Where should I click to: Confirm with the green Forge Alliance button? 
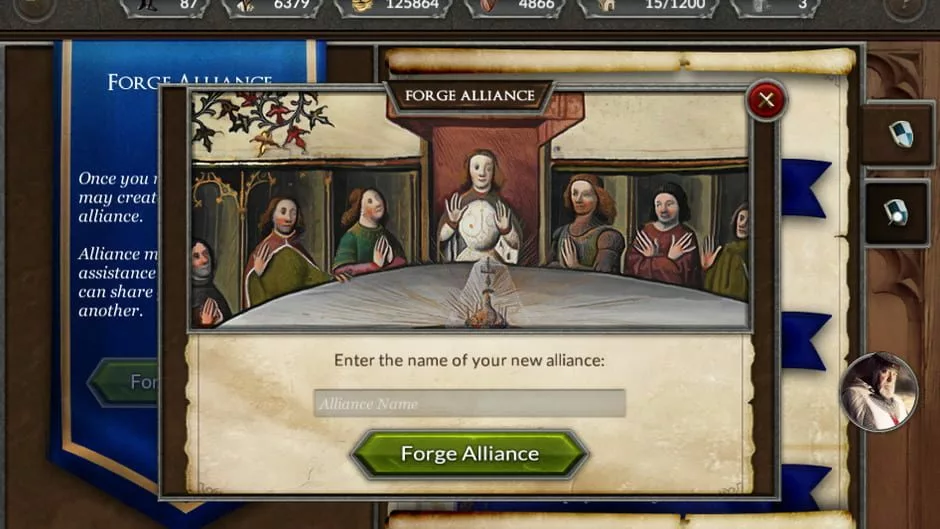click(x=469, y=454)
